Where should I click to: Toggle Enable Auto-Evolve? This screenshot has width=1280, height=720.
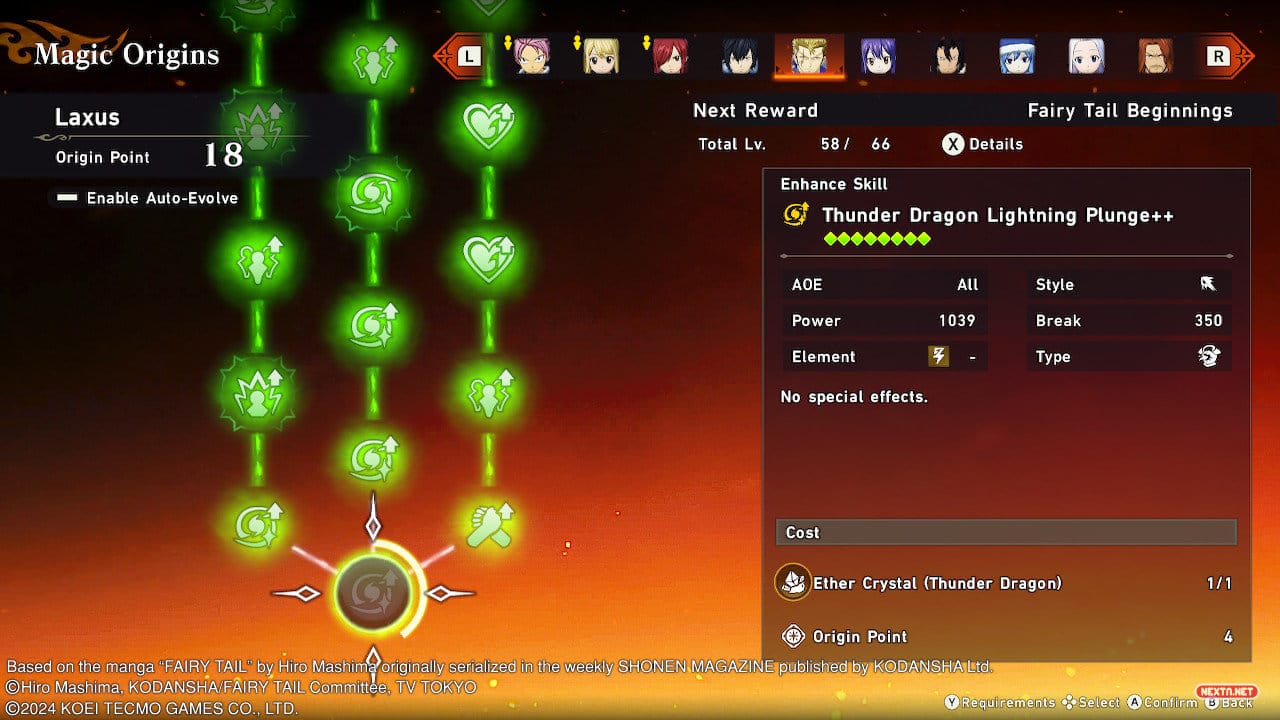click(148, 198)
